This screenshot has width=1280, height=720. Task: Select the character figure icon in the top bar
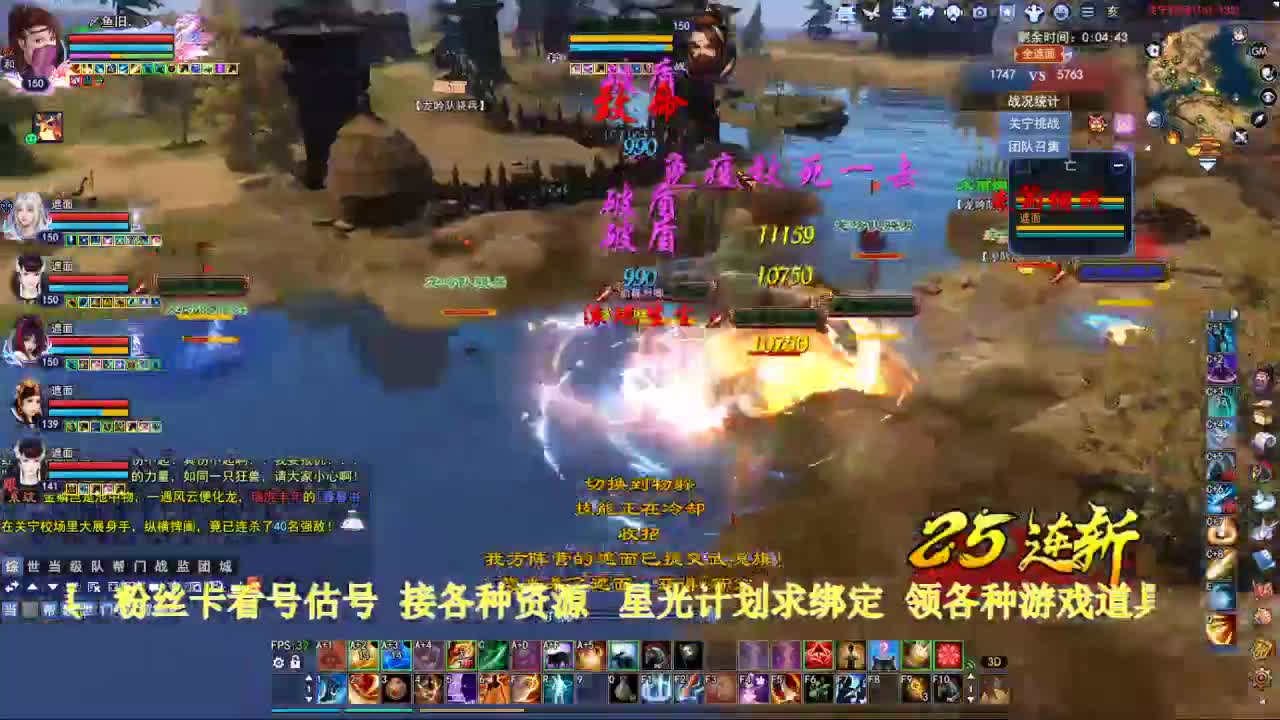coord(1035,12)
